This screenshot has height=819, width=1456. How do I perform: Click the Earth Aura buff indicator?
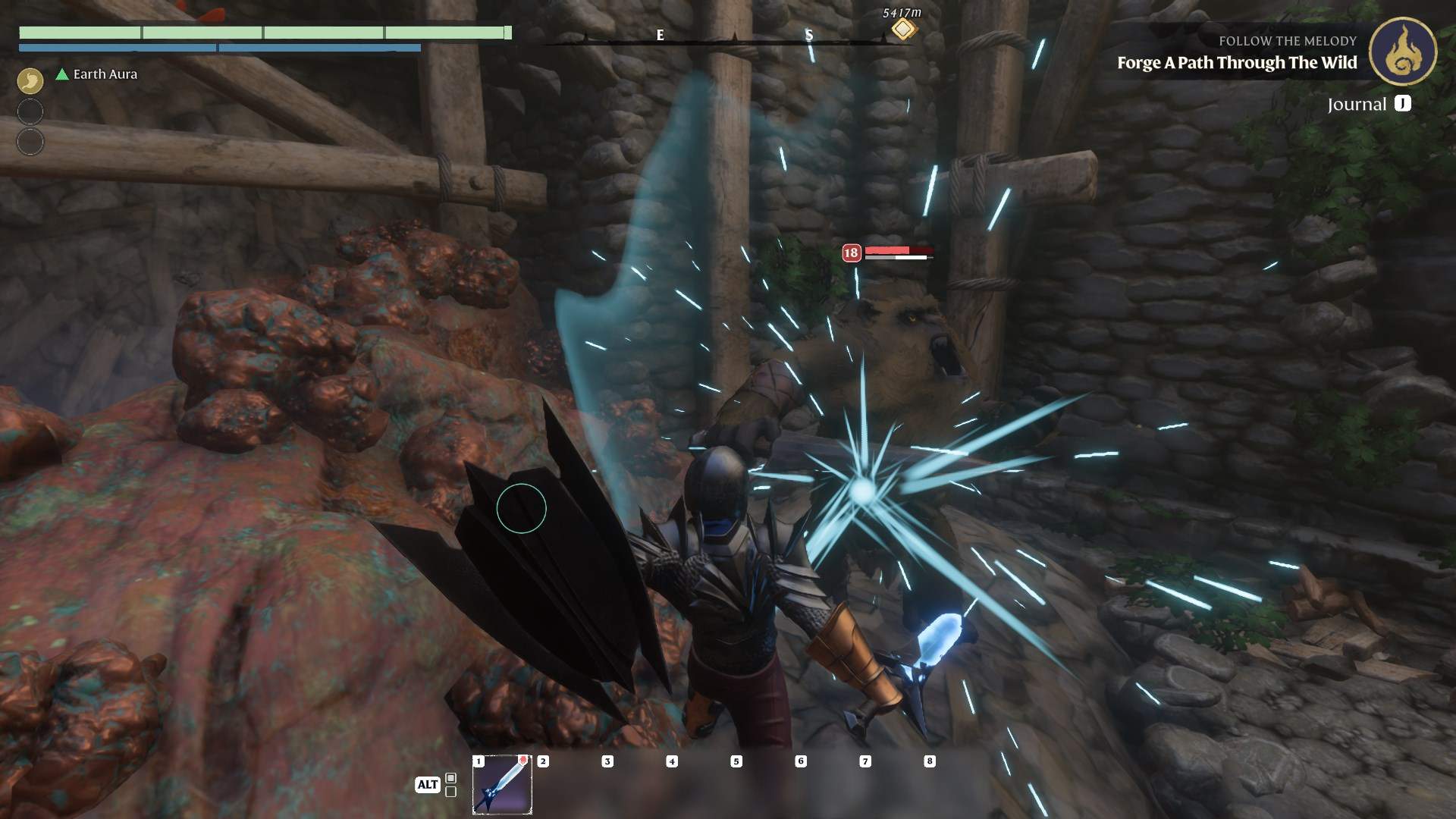click(x=96, y=74)
